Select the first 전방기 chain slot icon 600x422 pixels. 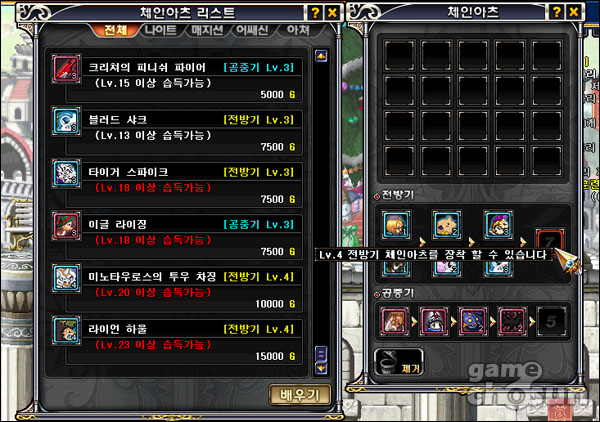[x=395, y=223]
